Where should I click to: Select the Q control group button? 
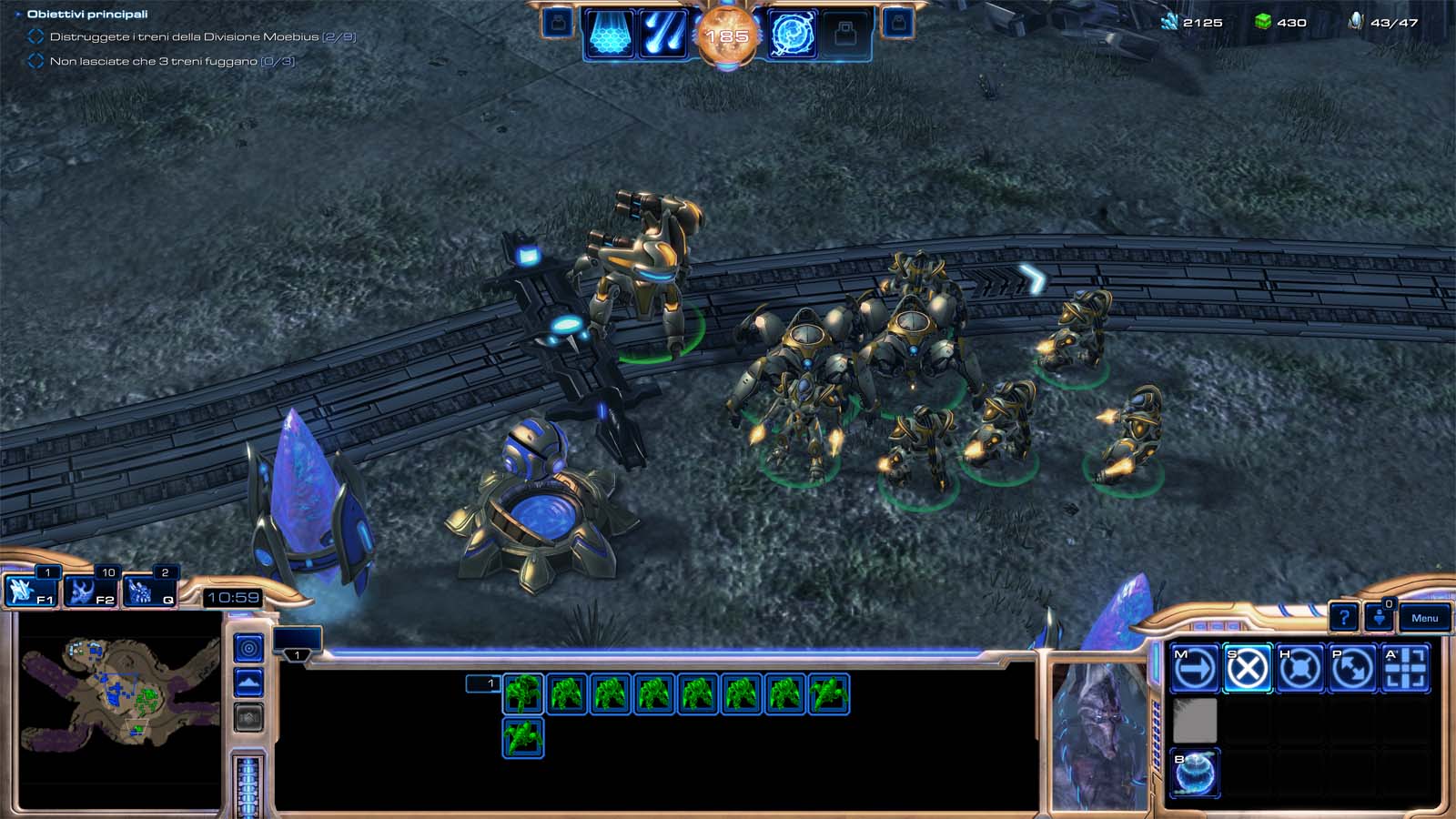(150, 591)
